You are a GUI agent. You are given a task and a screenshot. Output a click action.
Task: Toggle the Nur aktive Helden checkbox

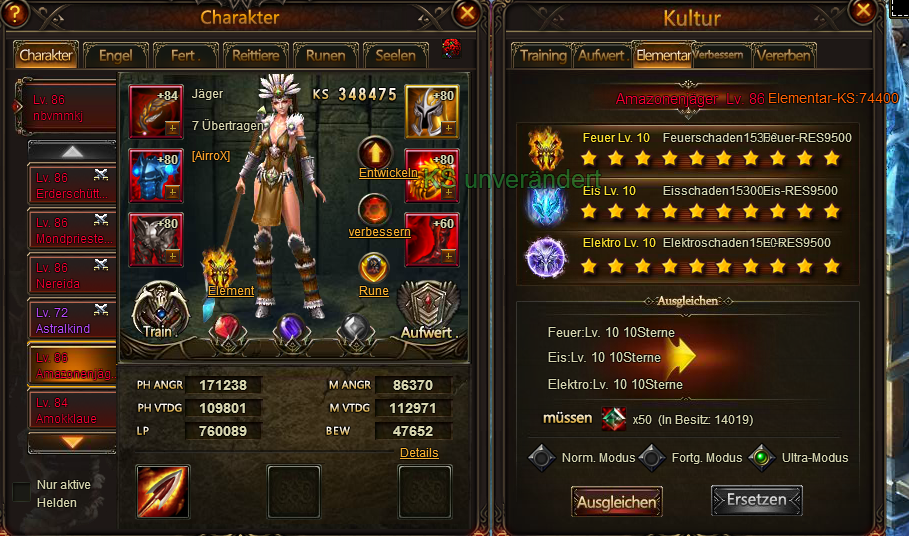21,491
